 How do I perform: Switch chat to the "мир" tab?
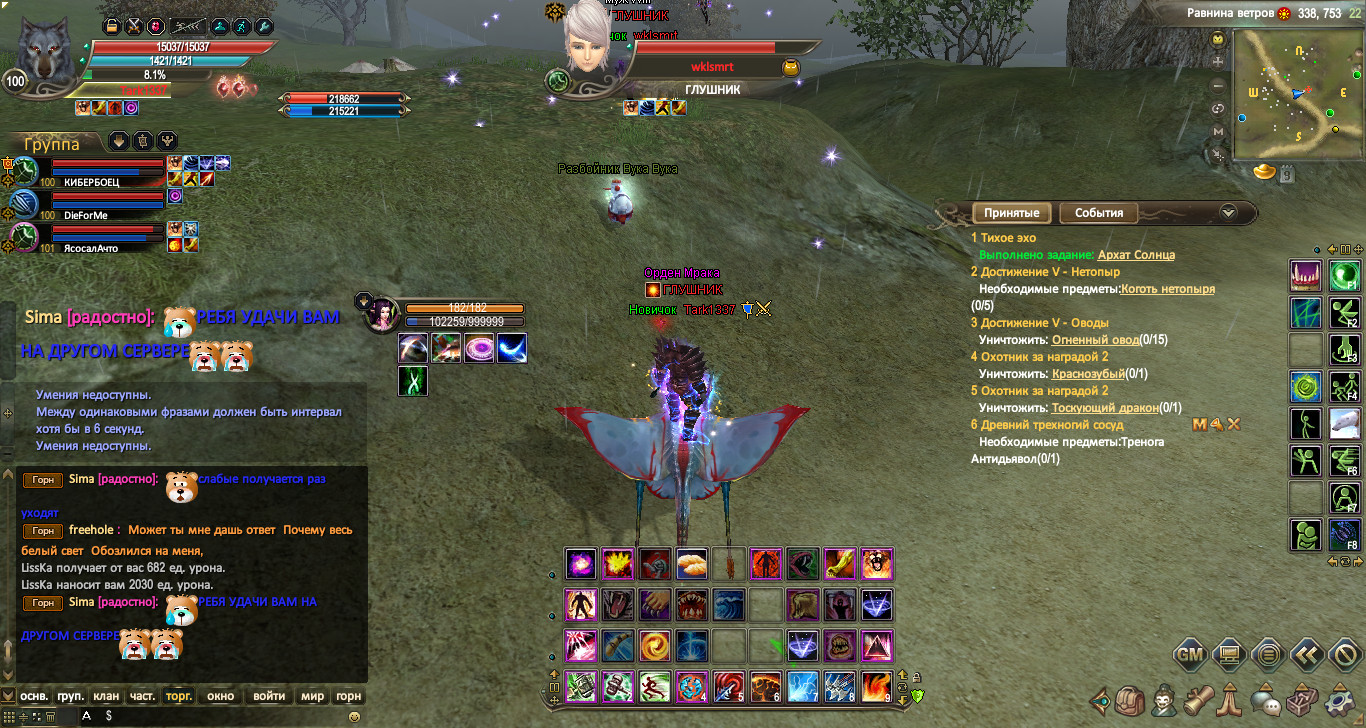[x=313, y=696]
